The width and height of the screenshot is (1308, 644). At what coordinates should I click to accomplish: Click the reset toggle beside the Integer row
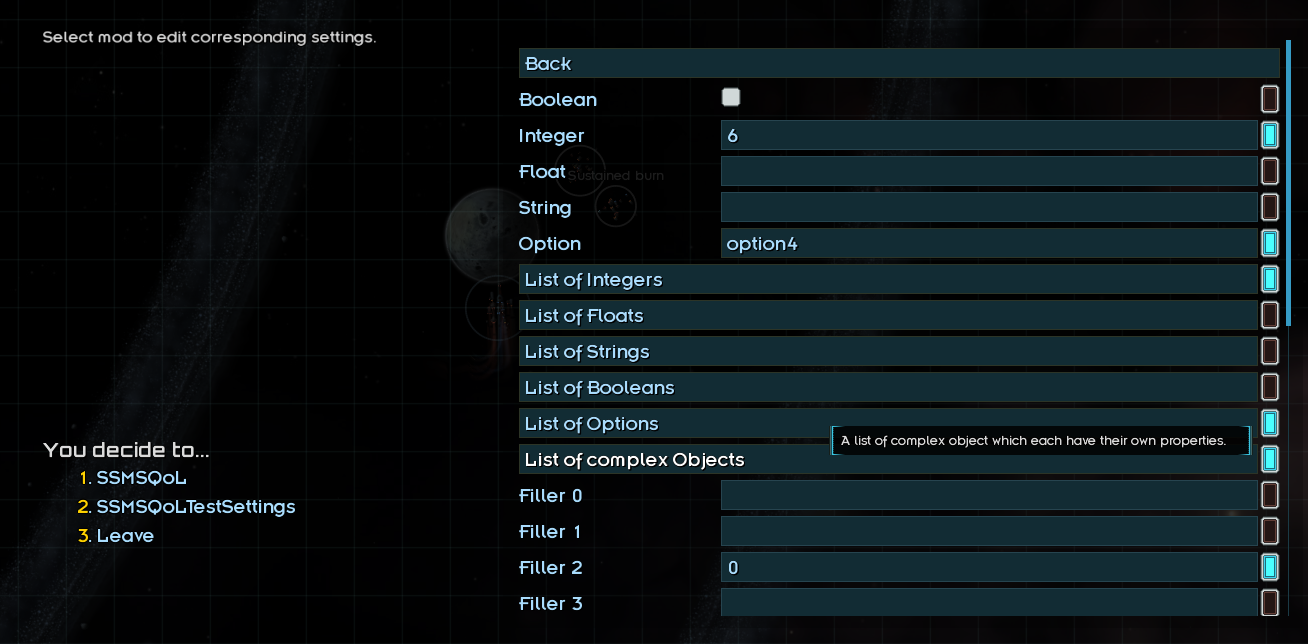(1270, 135)
